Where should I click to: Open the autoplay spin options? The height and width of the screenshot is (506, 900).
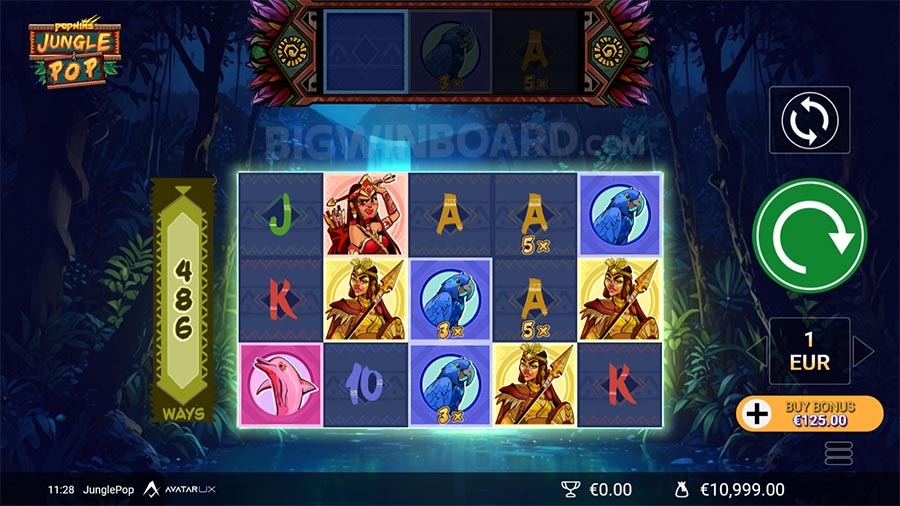(809, 120)
